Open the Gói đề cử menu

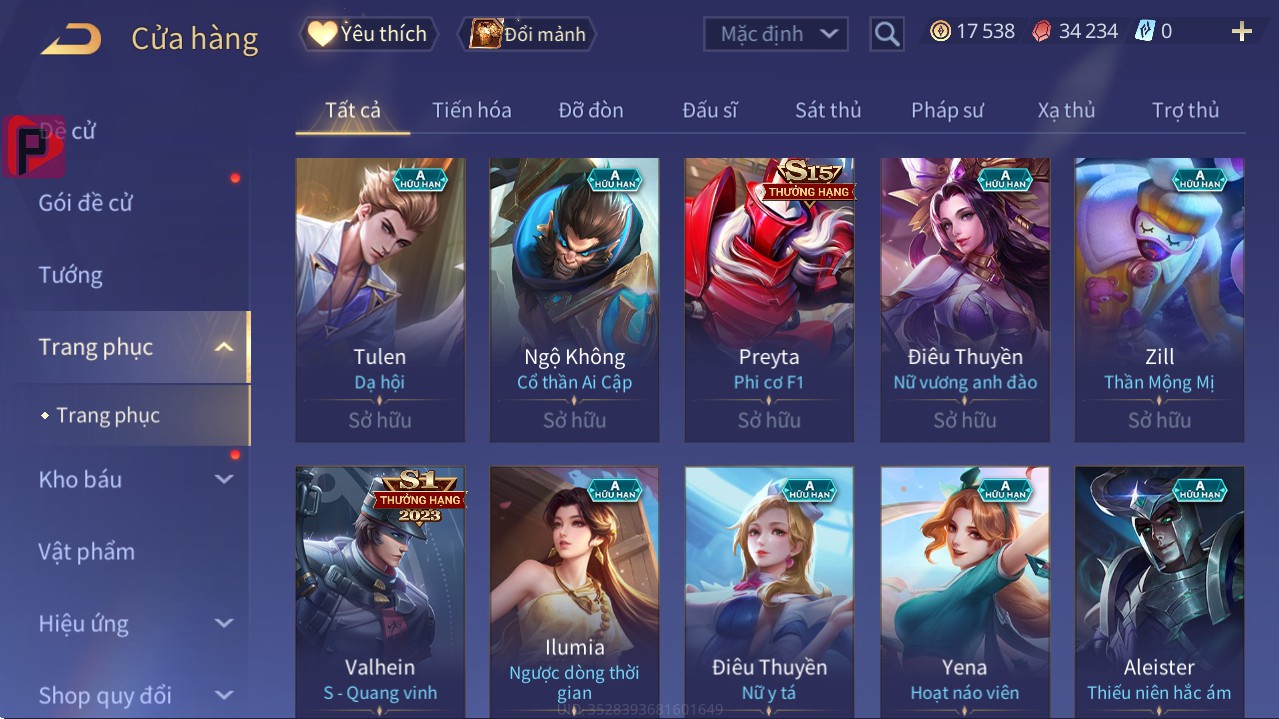point(86,203)
